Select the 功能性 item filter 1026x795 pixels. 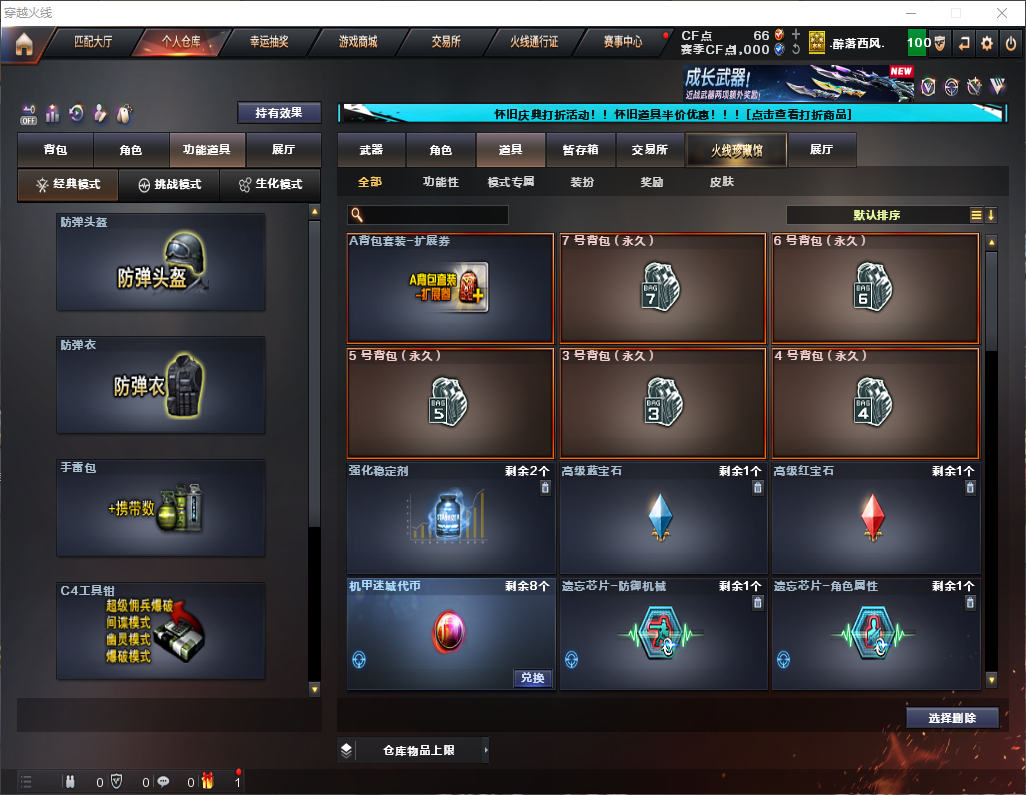point(440,183)
